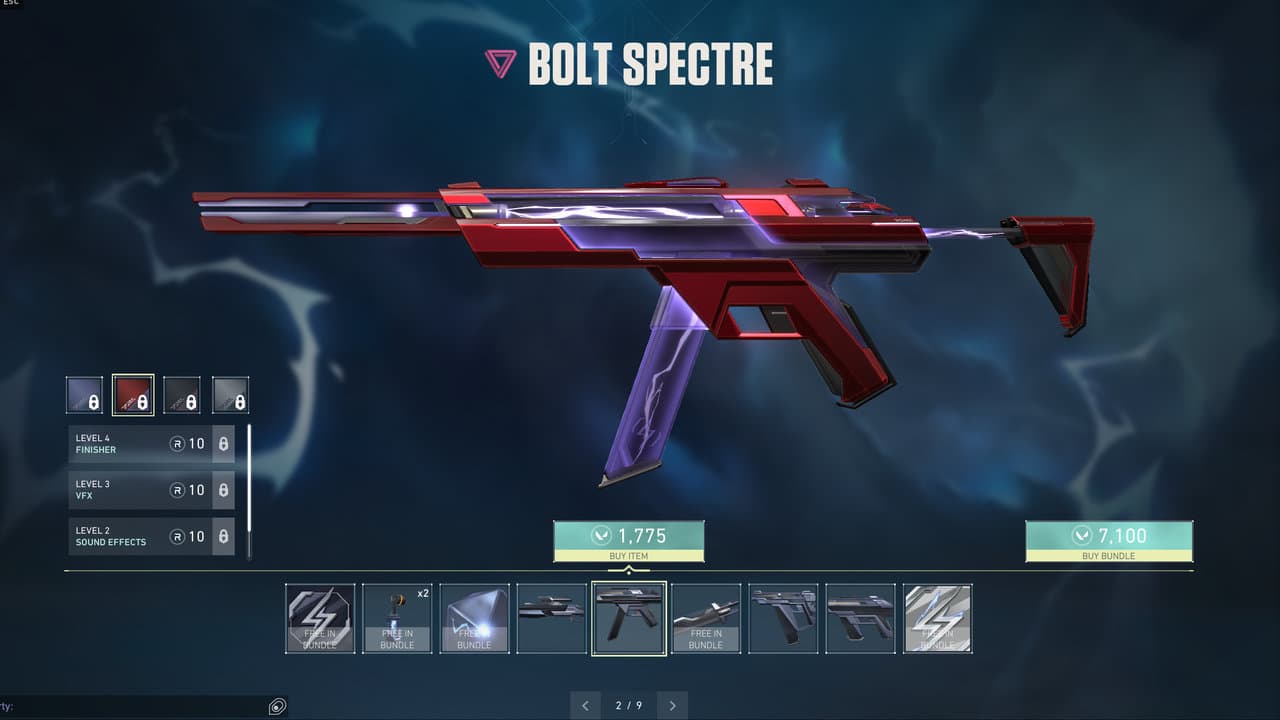Pick the black color variant swatch
This screenshot has width=1280, height=720.
click(182, 395)
